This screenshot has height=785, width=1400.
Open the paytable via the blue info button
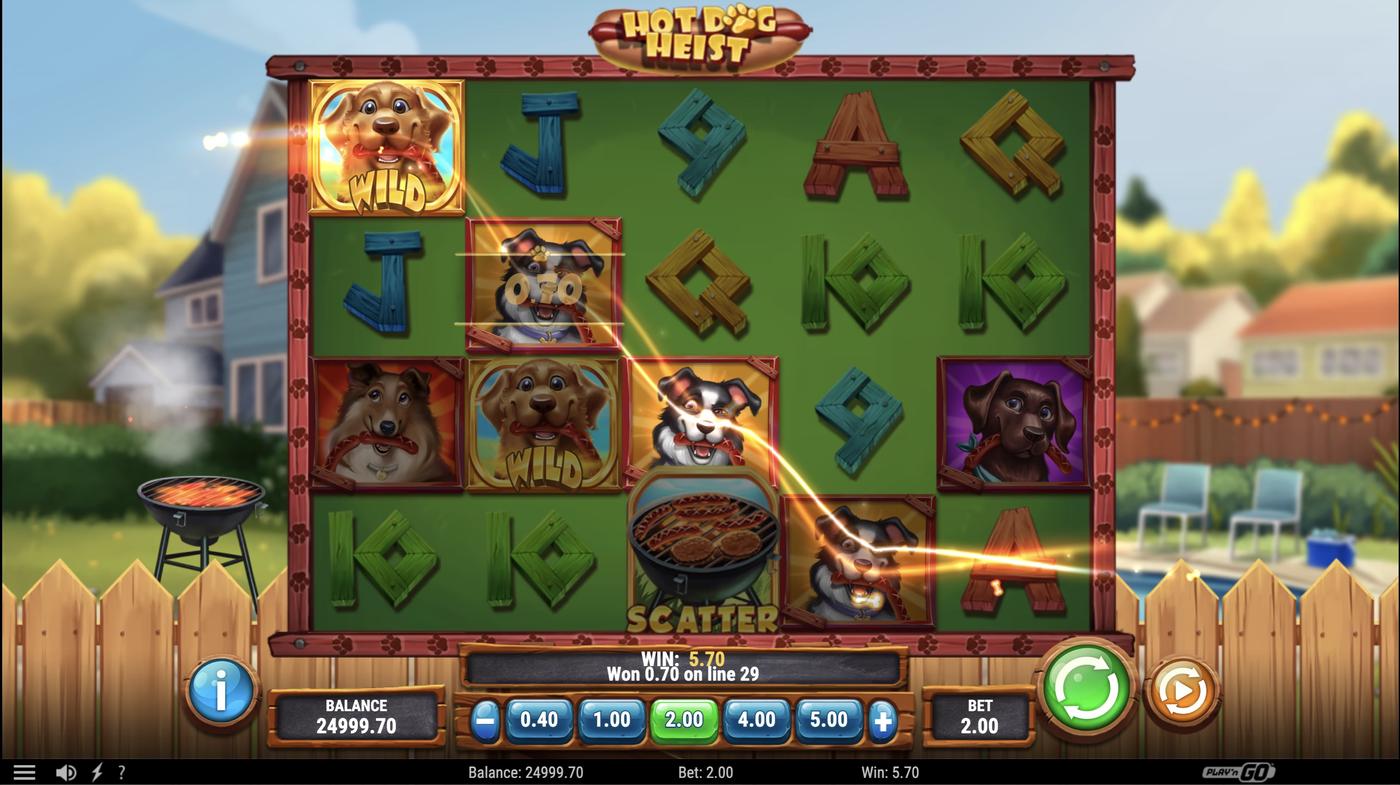tap(222, 693)
